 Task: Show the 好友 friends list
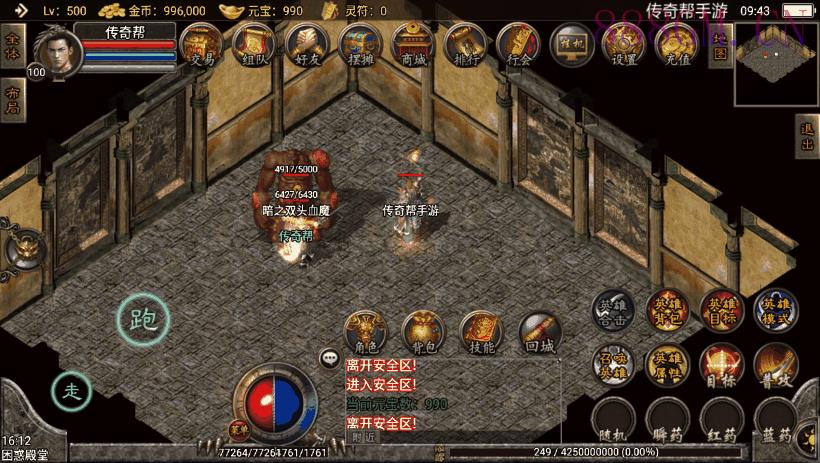(306, 45)
